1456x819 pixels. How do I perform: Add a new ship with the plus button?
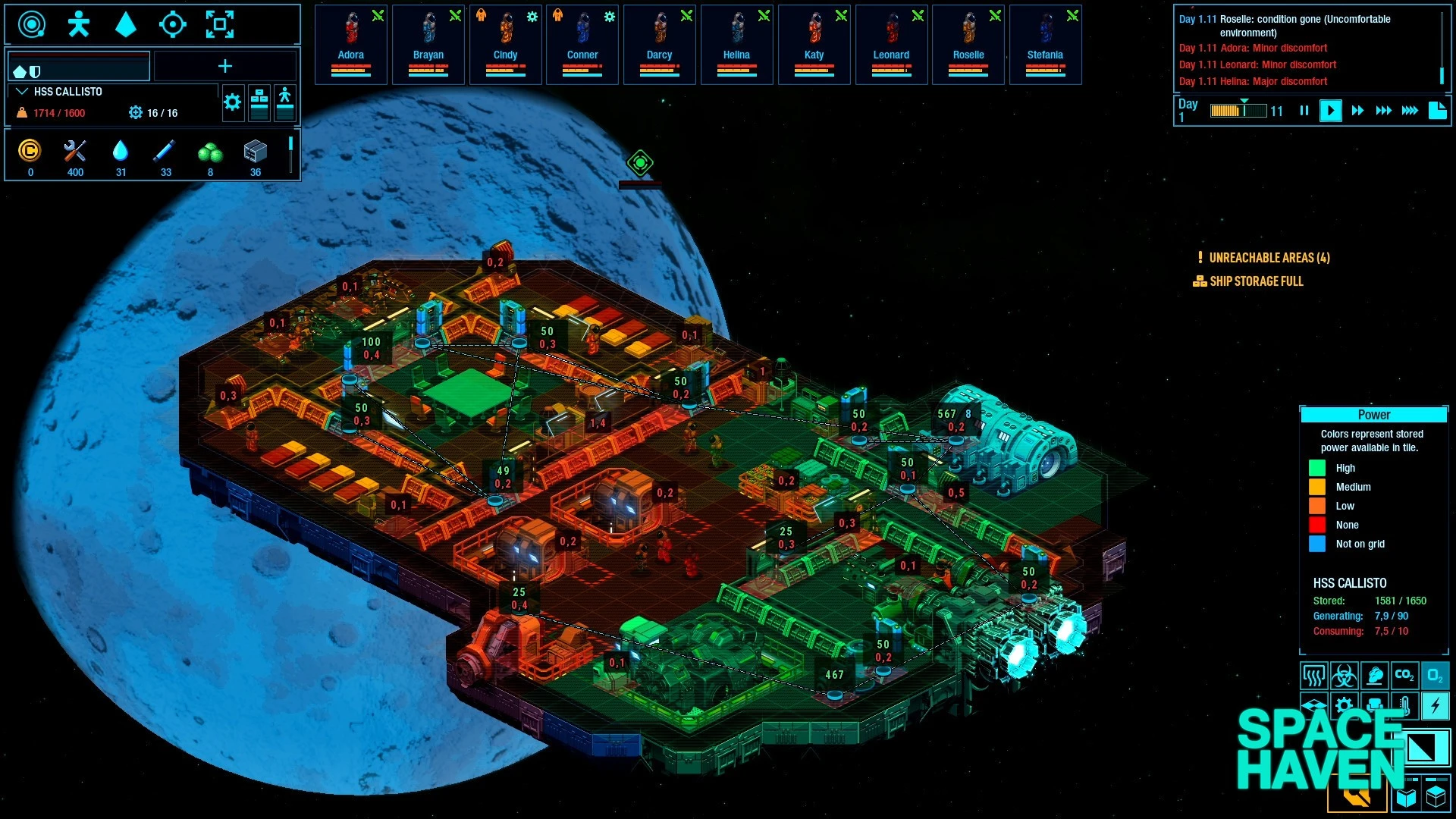click(225, 67)
